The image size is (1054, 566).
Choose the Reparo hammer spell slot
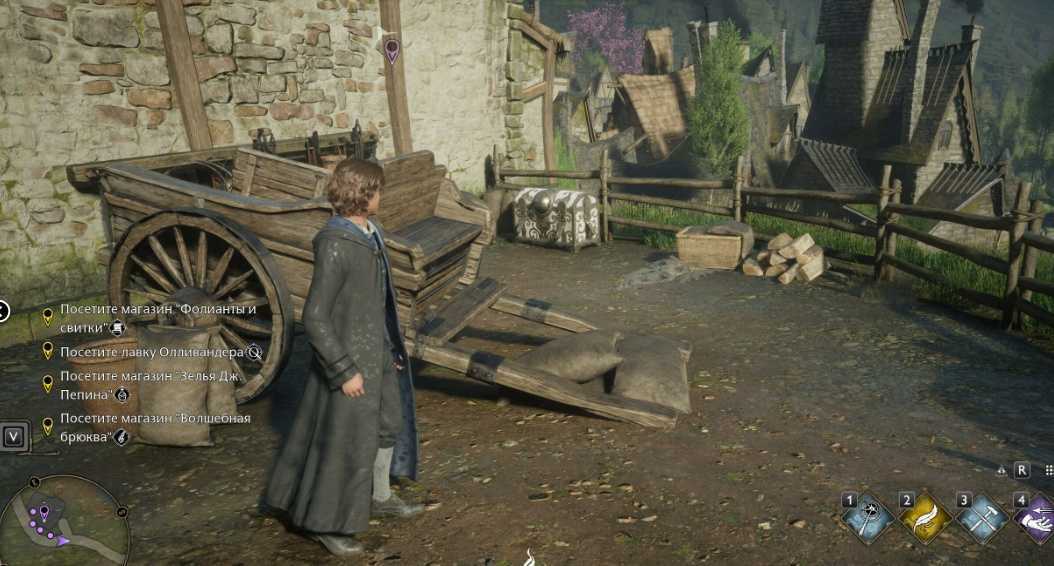click(982, 517)
